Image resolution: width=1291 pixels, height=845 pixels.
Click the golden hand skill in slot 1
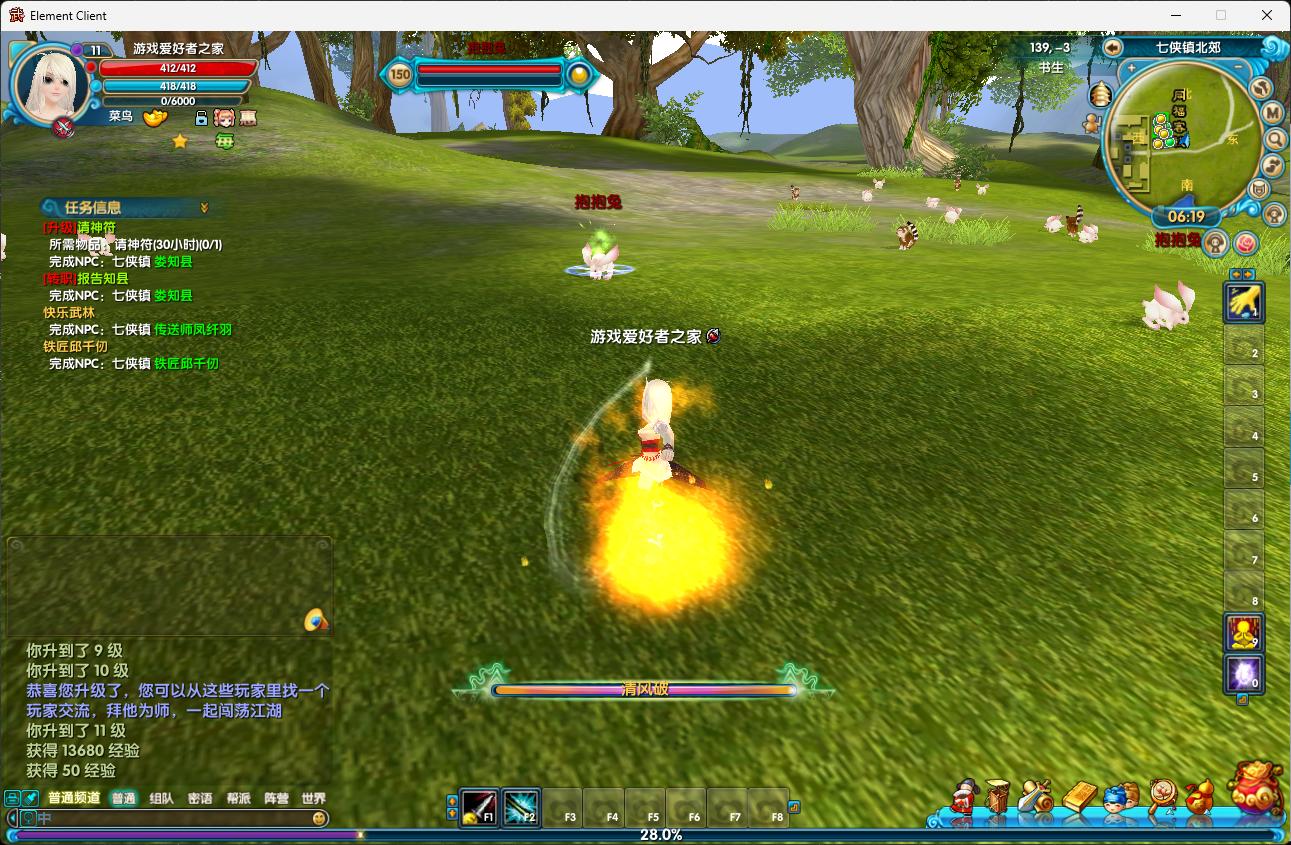coord(1244,301)
